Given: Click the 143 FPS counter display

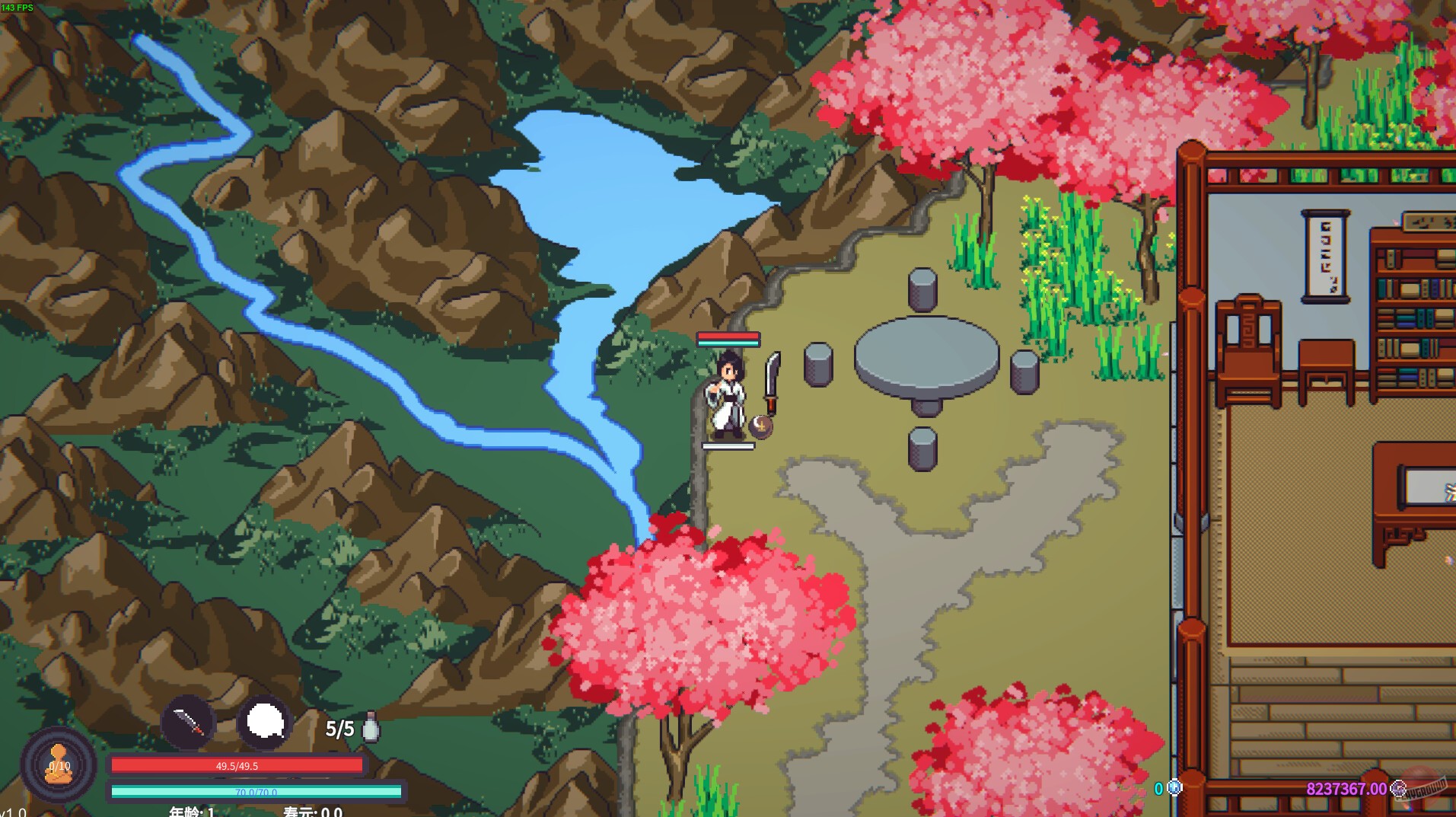Looking at the screenshot, I should click(x=18, y=7).
